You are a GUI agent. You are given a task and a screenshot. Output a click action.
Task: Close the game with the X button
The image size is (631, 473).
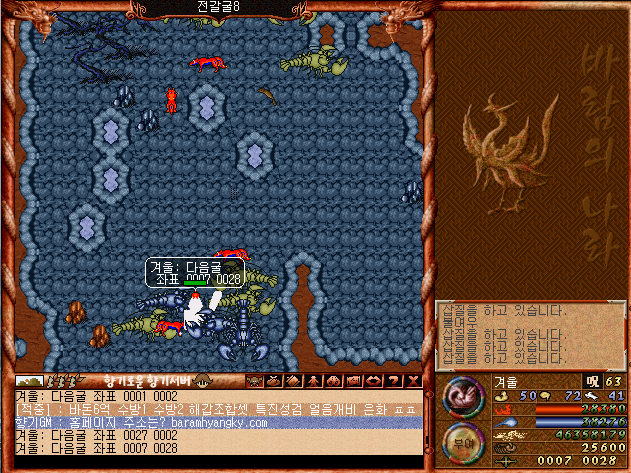(414, 381)
